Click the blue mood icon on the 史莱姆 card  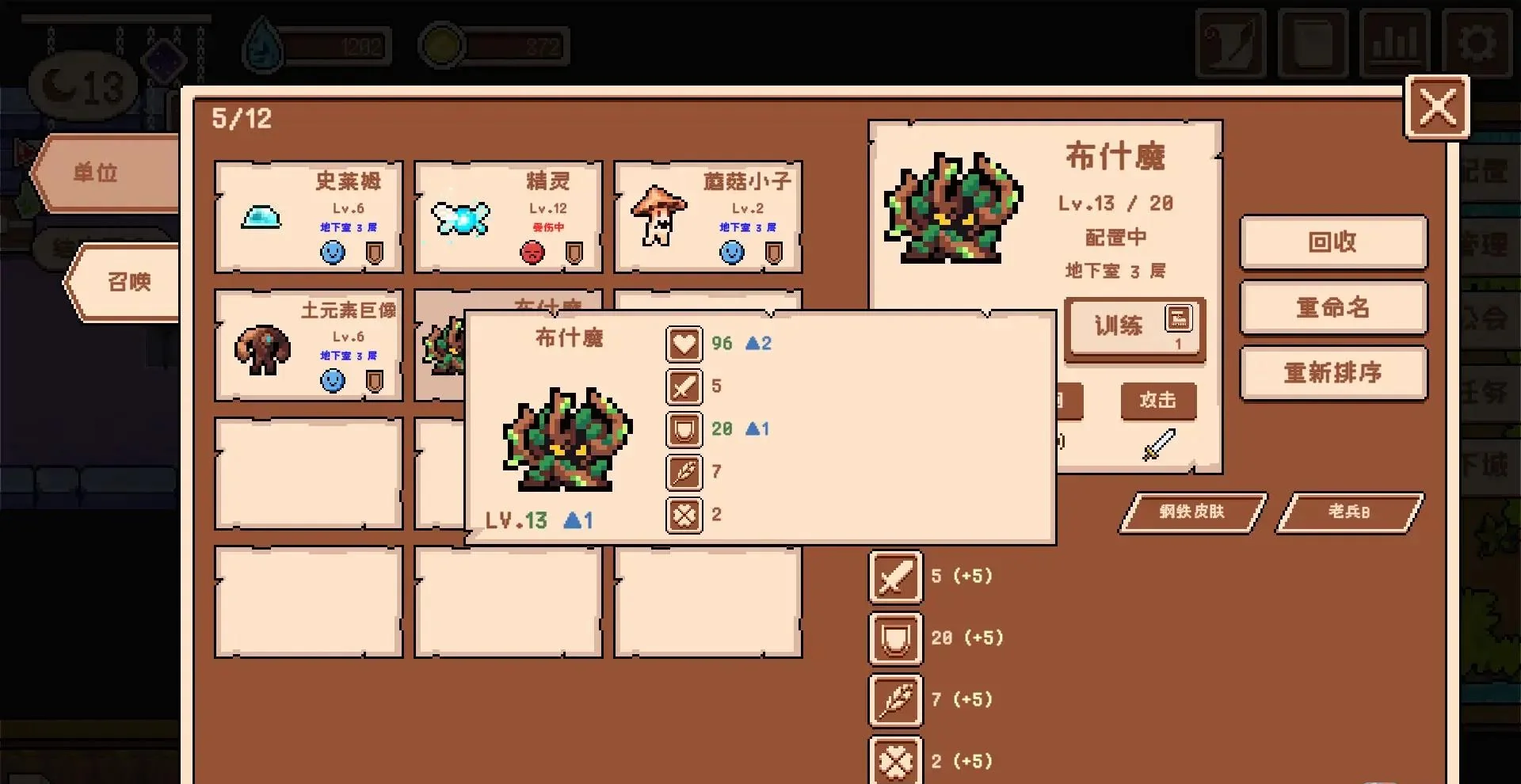click(334, 252)
